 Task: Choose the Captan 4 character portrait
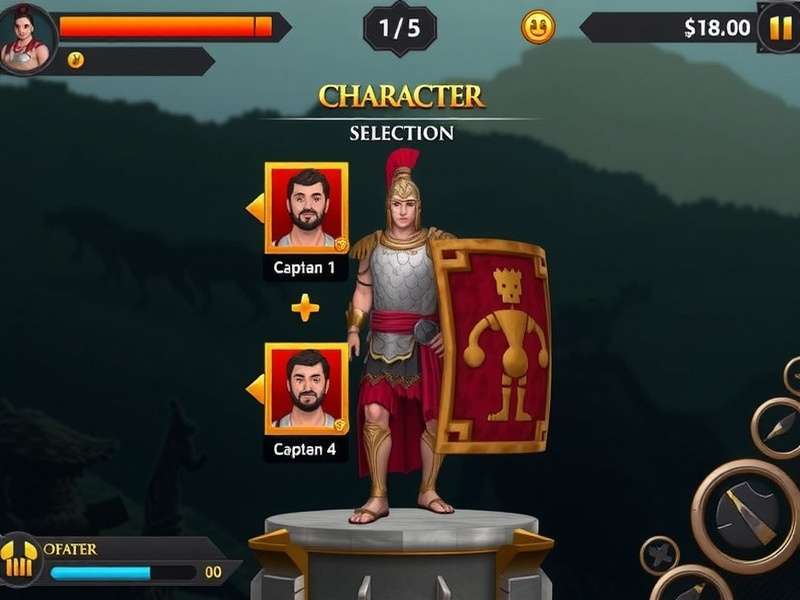[x=306, y=388]
